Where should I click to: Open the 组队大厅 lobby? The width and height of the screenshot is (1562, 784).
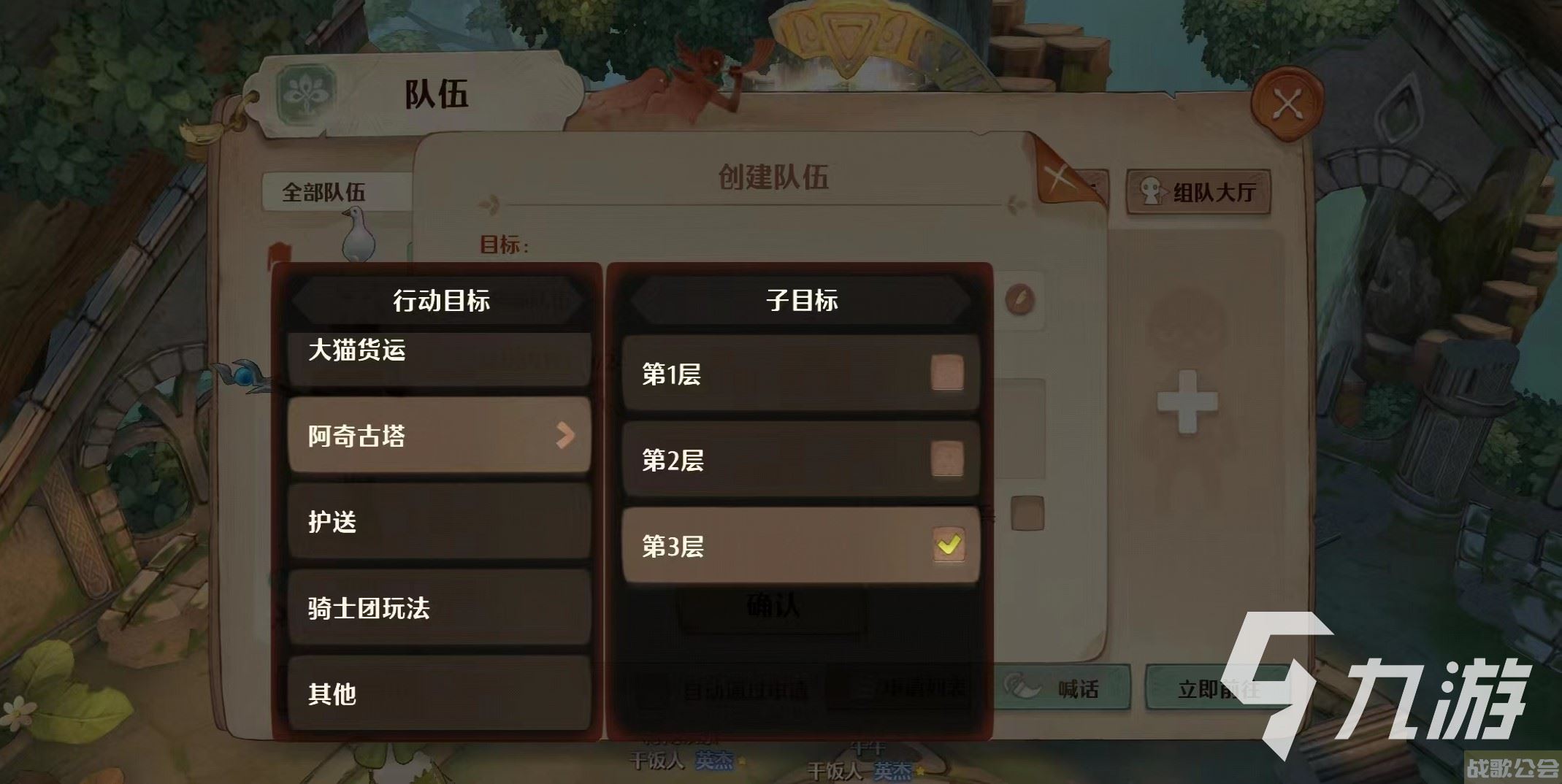point(1198,192)
